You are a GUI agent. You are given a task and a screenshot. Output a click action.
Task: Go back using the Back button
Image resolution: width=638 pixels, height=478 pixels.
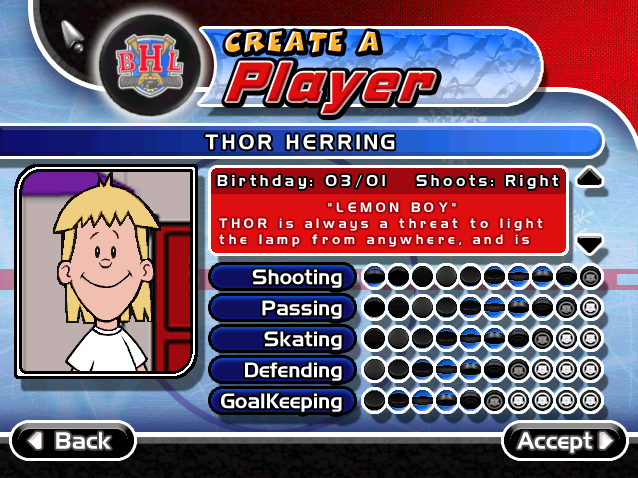72,441
